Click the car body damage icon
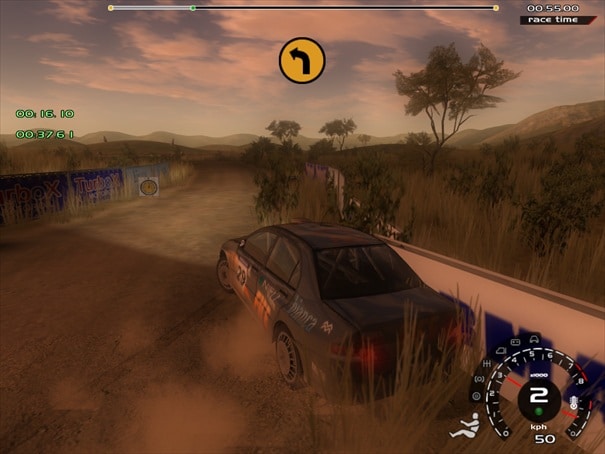This screenshot has width=605, height=454. [532, 340]
